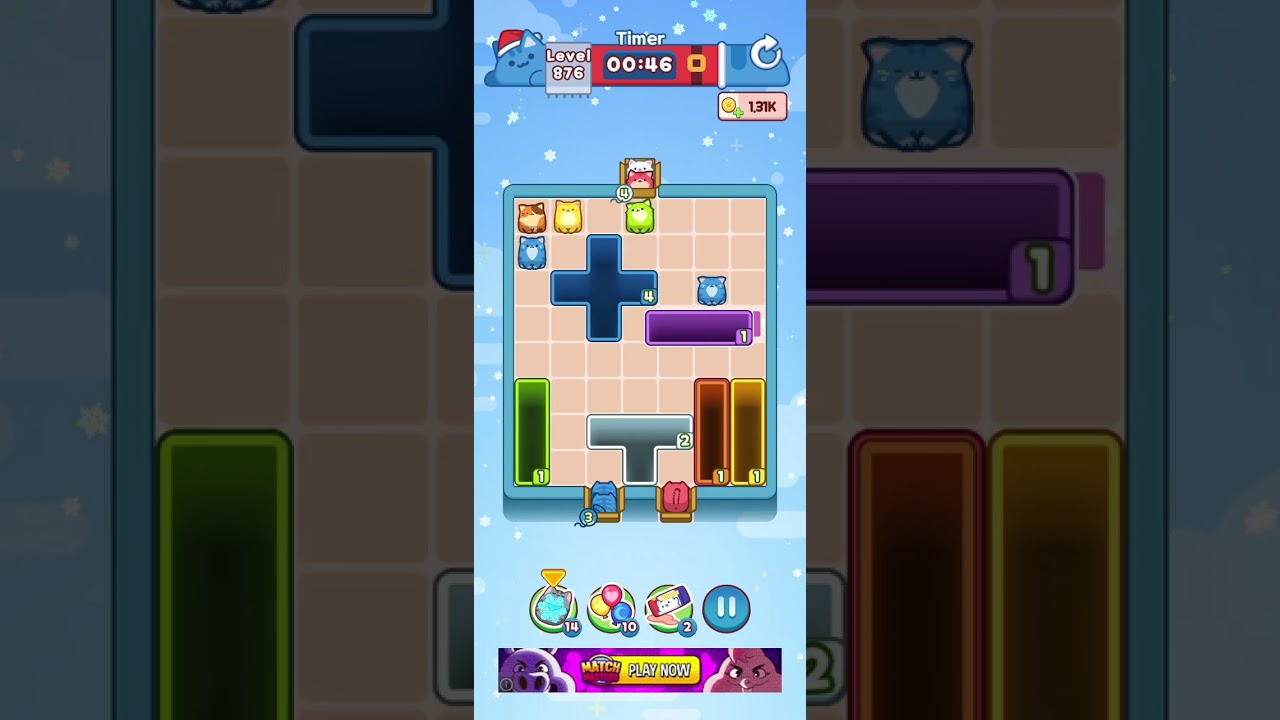Use the balloons booster
The width and height of the screenshot is (1280, 720).
612,606
